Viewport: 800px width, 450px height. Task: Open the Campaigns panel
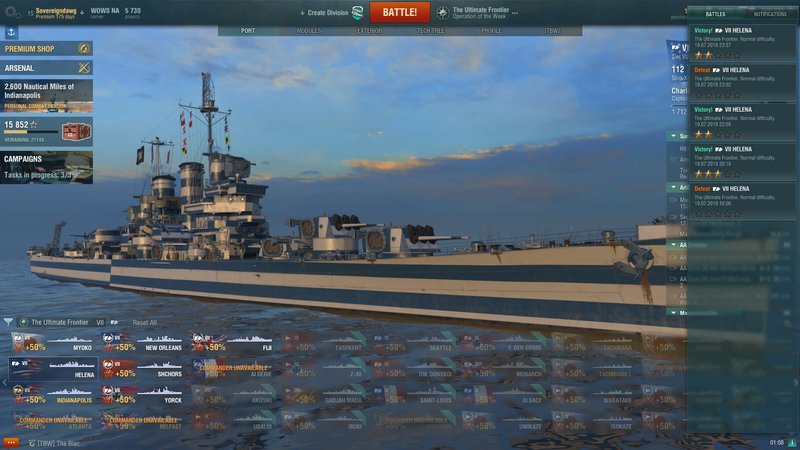pyautogui.click(x=47, y=165)
